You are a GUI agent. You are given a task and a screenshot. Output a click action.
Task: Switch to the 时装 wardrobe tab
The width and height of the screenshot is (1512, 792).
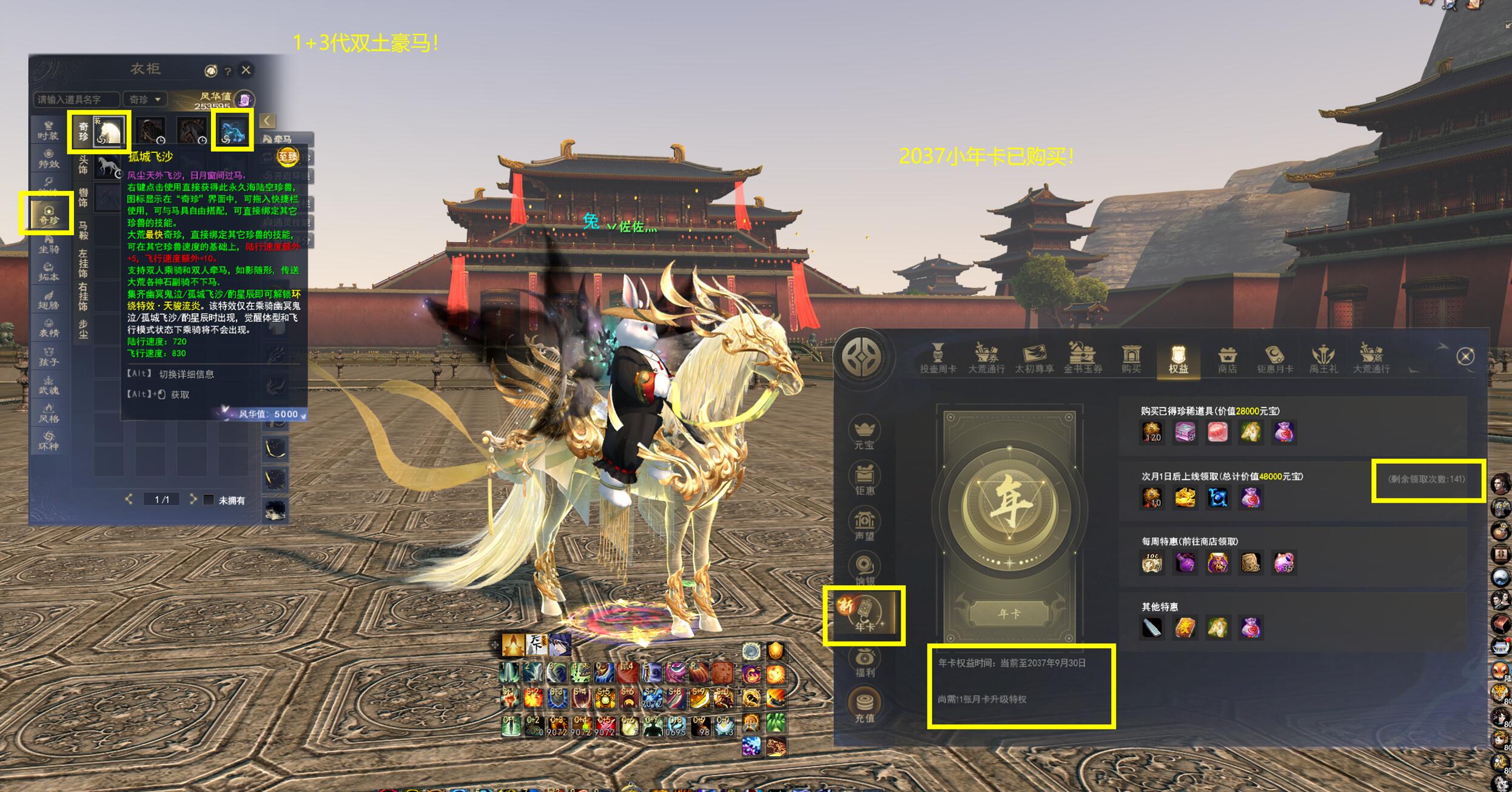click(x=49, y=131)
